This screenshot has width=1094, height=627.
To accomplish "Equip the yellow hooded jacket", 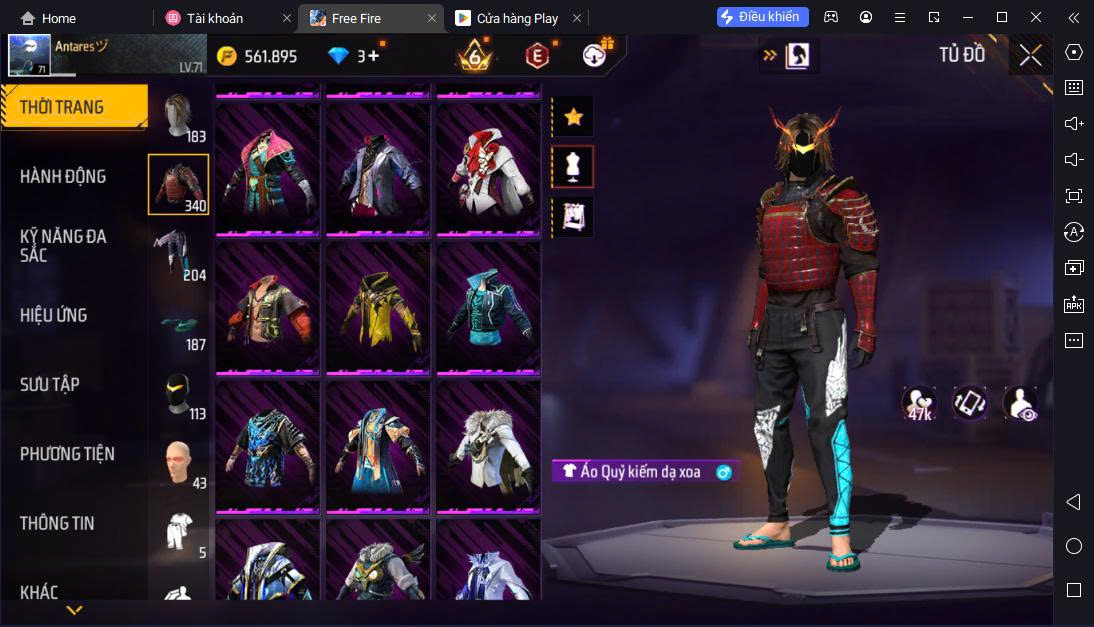I will click(x=377, y=307).
